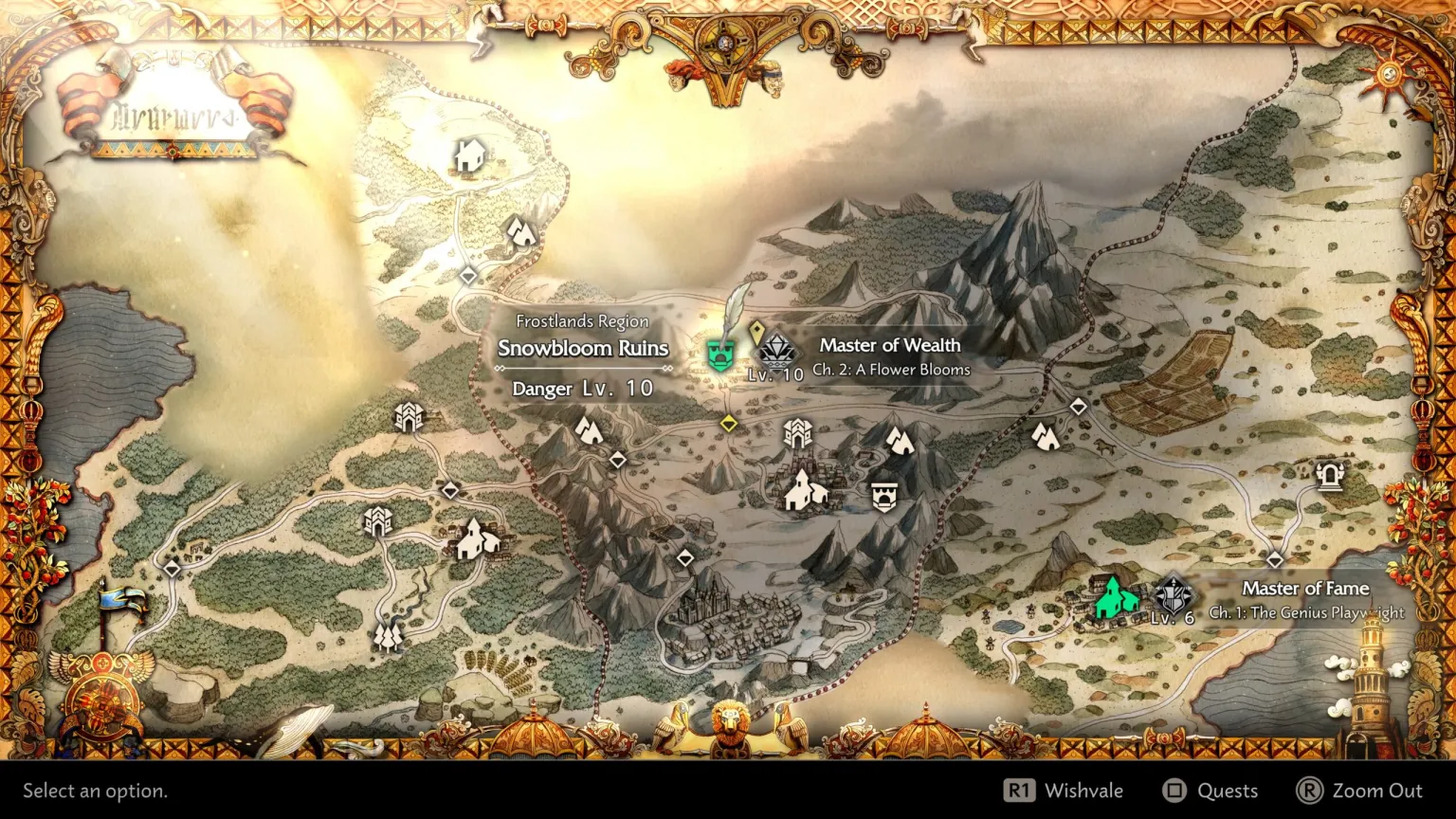This screenshot has width=1456, height=819.
Task: Open the Master of Wealth chapter marker
Action: 776,351
